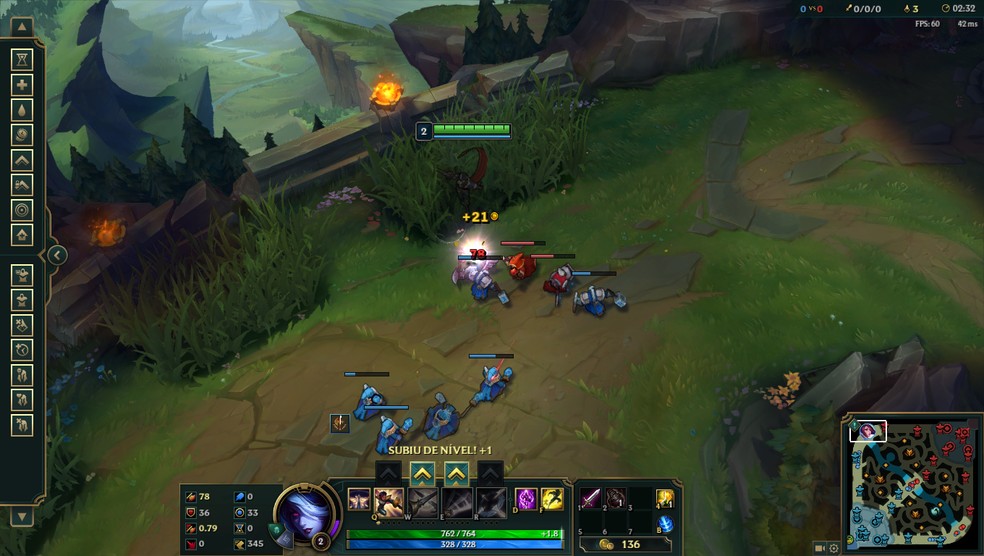Cast the purple summoner spell on D
This screenshot has width=984, height=556.
[x=526, y=500]
